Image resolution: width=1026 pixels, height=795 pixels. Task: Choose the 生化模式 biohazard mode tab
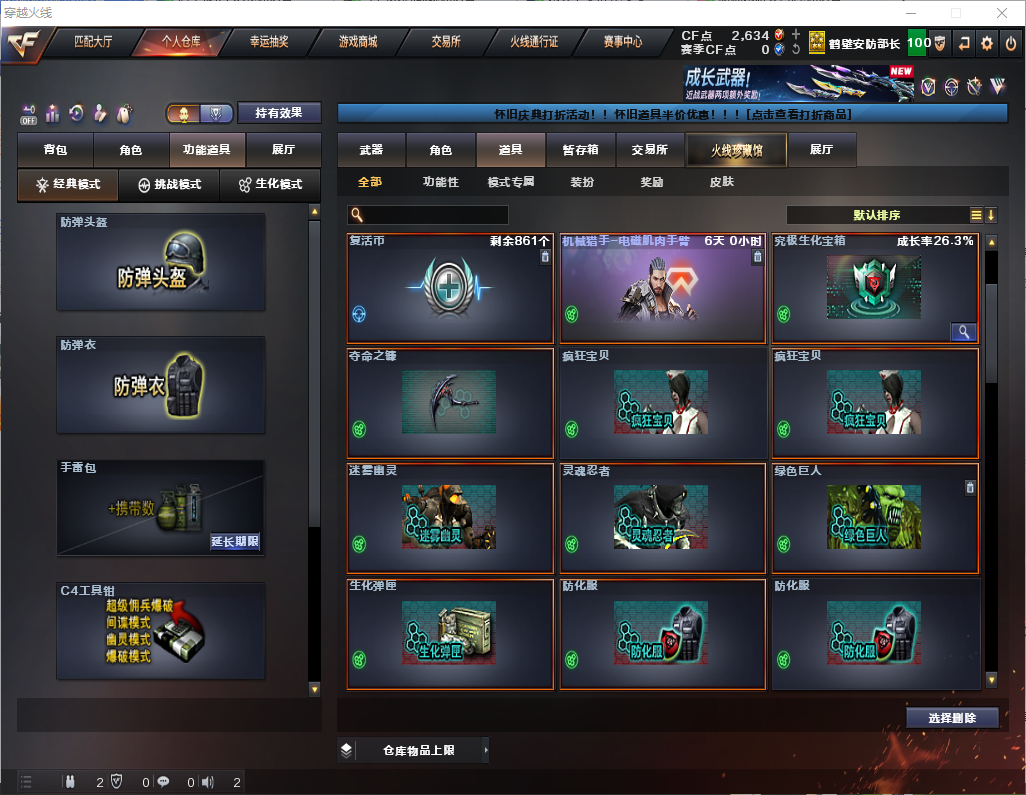pos(270,185)
